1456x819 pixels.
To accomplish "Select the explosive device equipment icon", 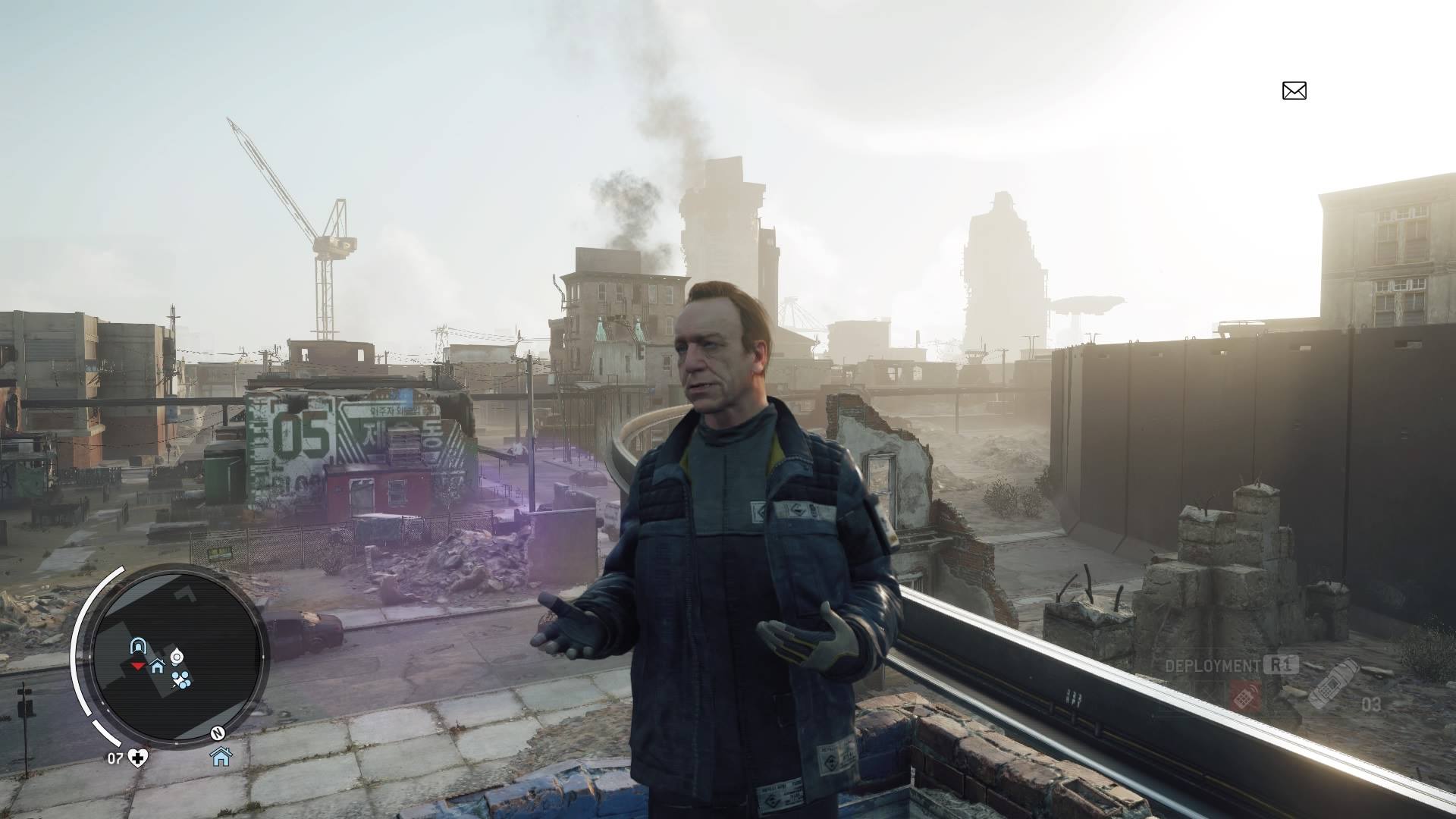I will tap(1334, 682).
